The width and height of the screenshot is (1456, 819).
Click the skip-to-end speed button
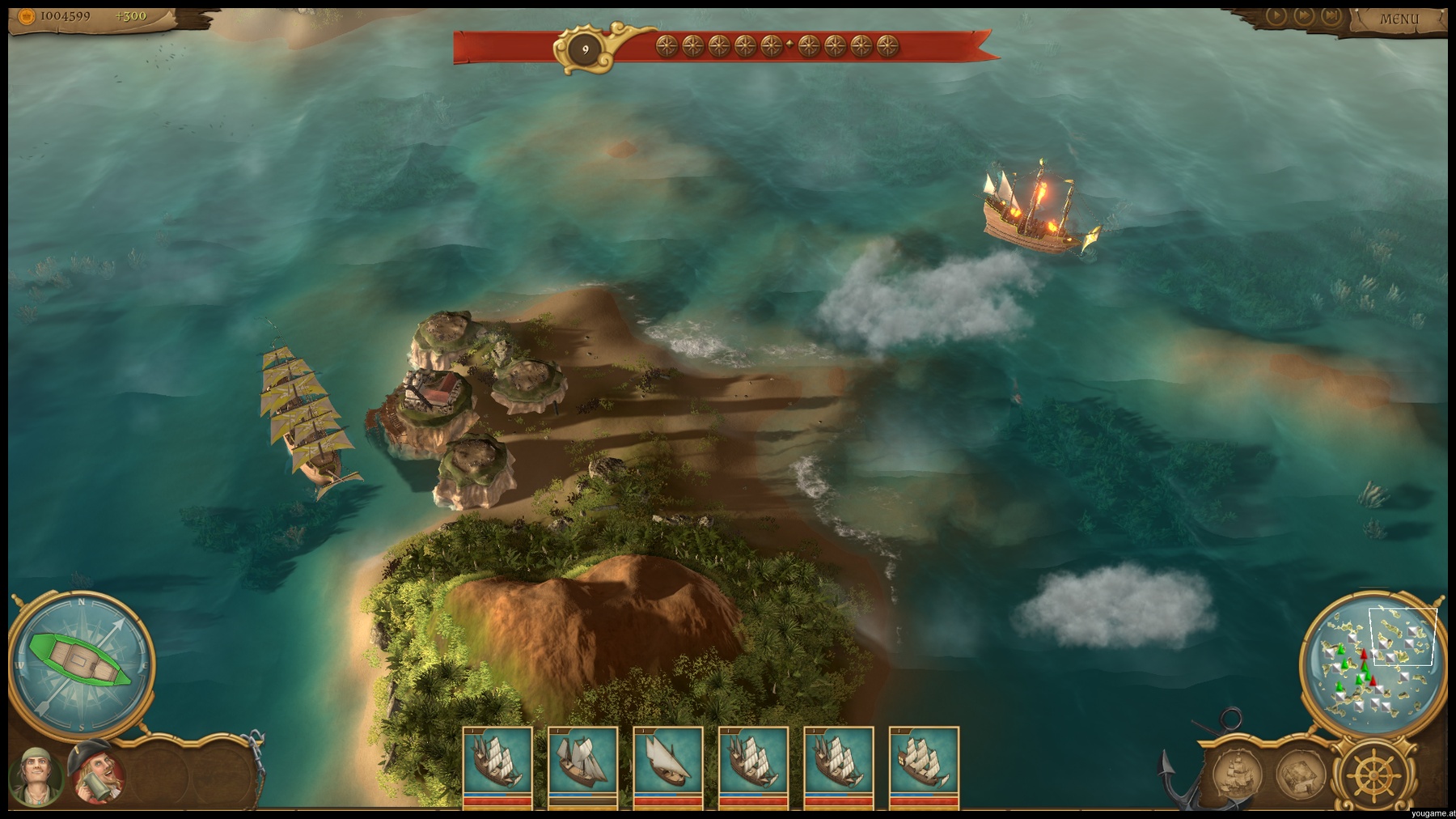tap(1331, 15)
